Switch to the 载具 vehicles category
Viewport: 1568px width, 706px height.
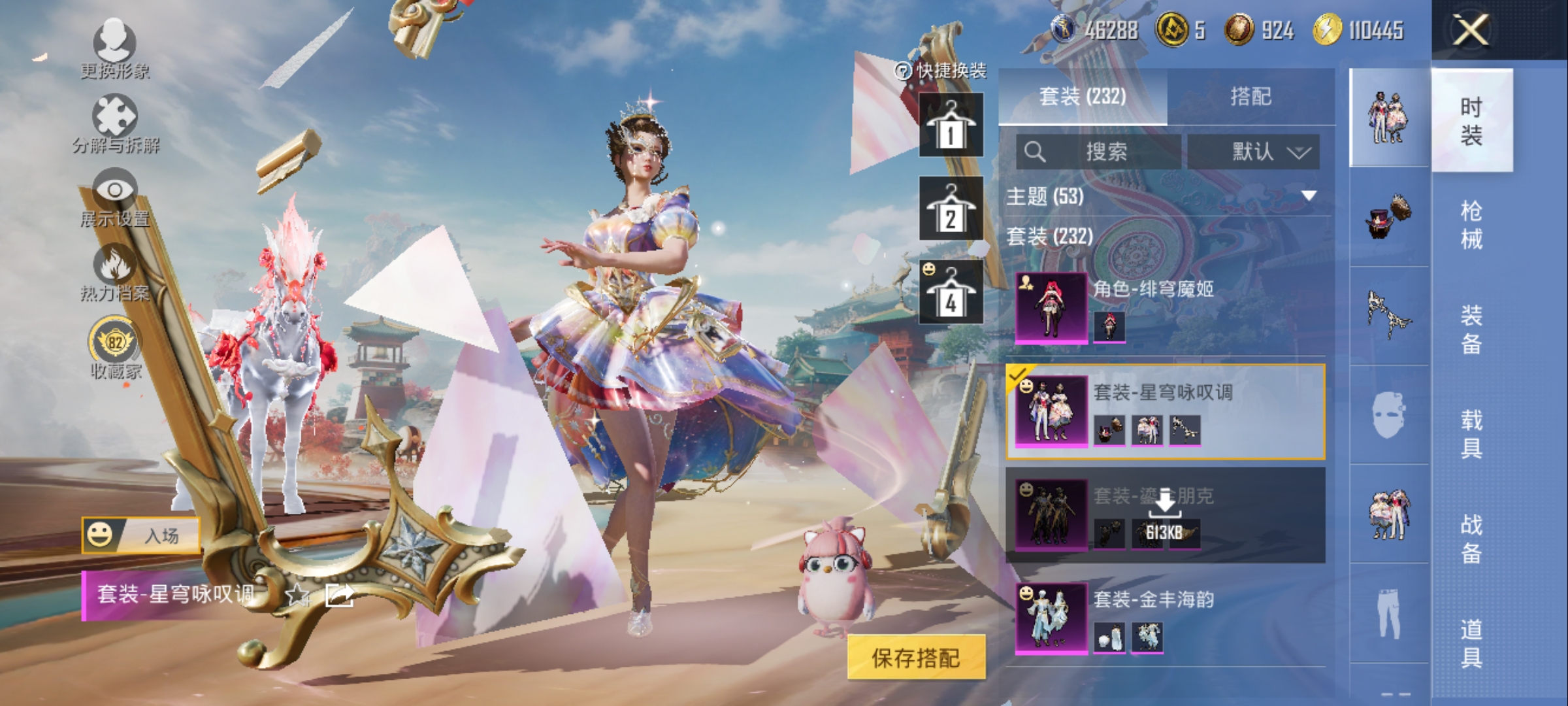(x=1471, y=434)
